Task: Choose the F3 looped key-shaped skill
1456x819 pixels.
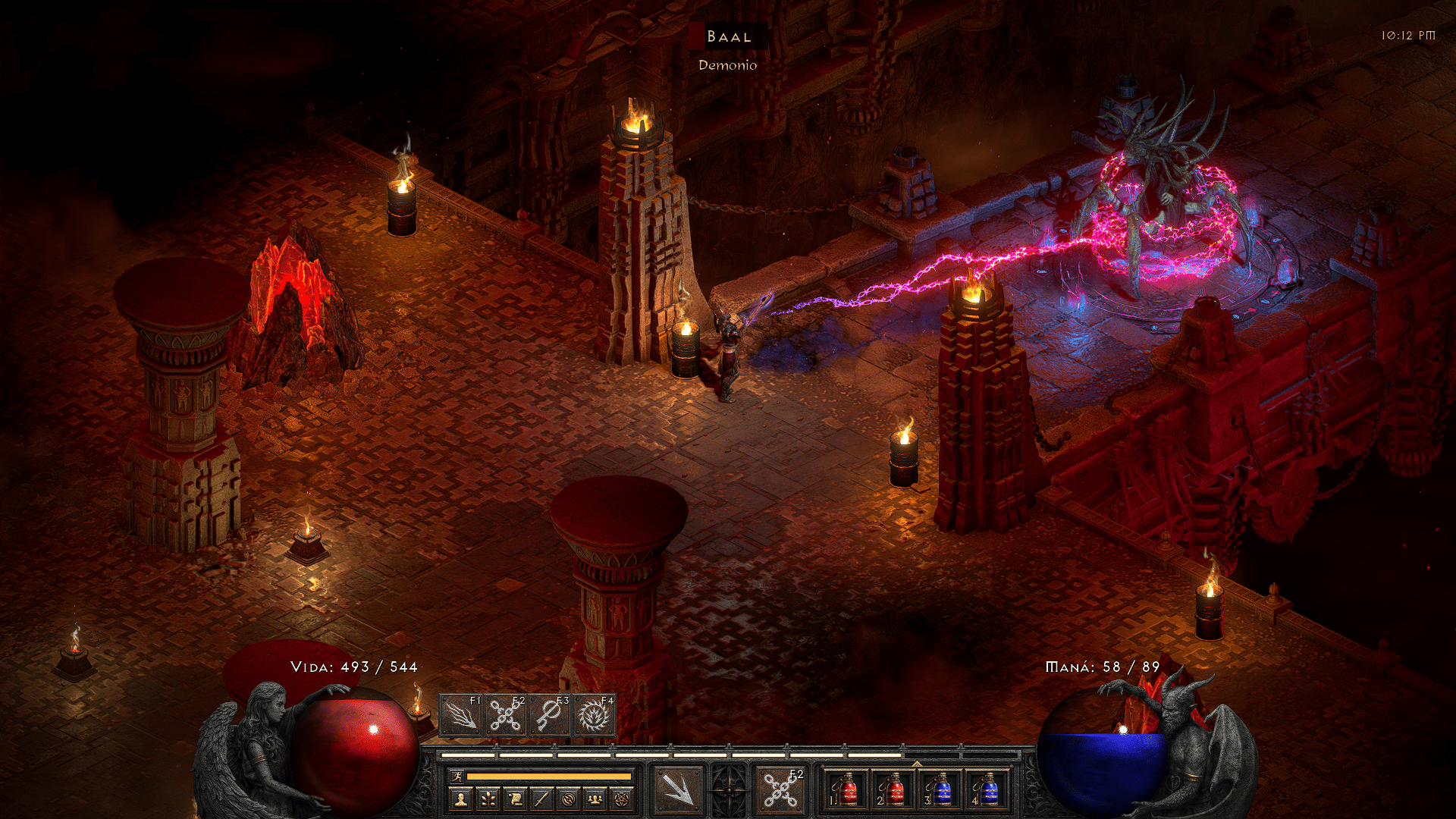Action: pyautogui.click(x=549, y=715)
